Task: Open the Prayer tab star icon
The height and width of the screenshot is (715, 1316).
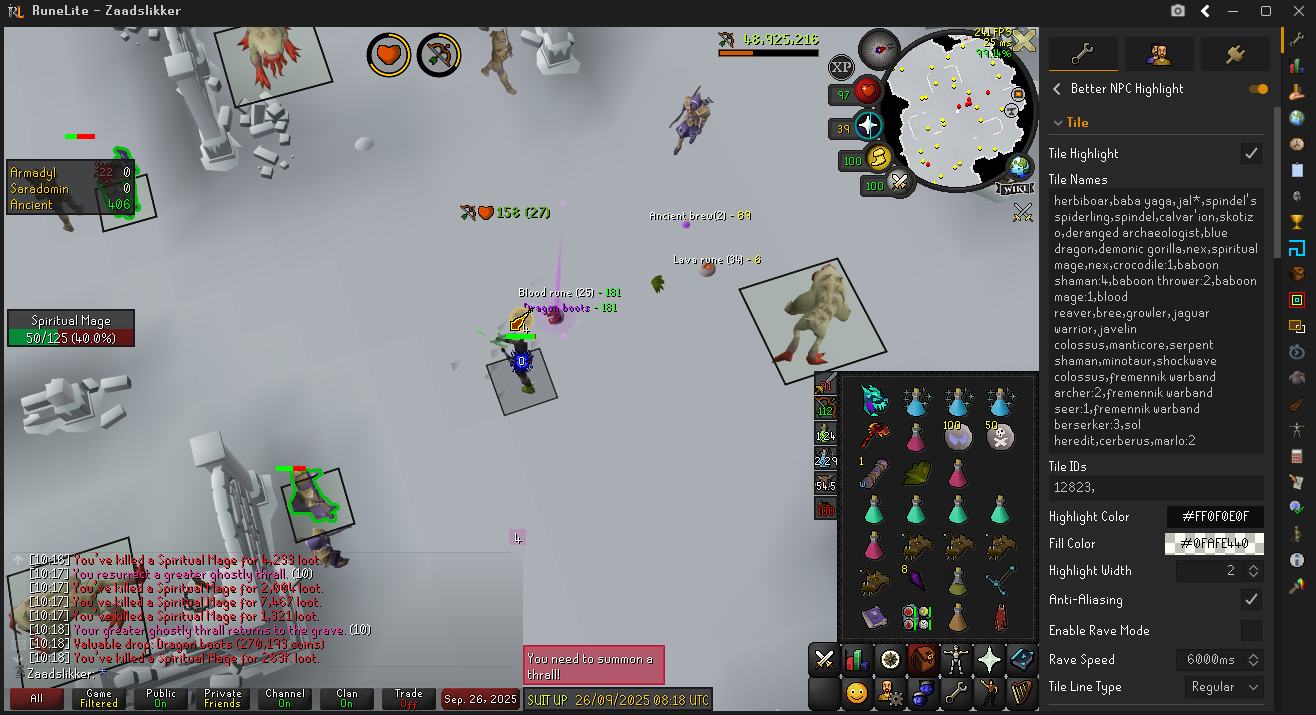Action: click(989, 659)
